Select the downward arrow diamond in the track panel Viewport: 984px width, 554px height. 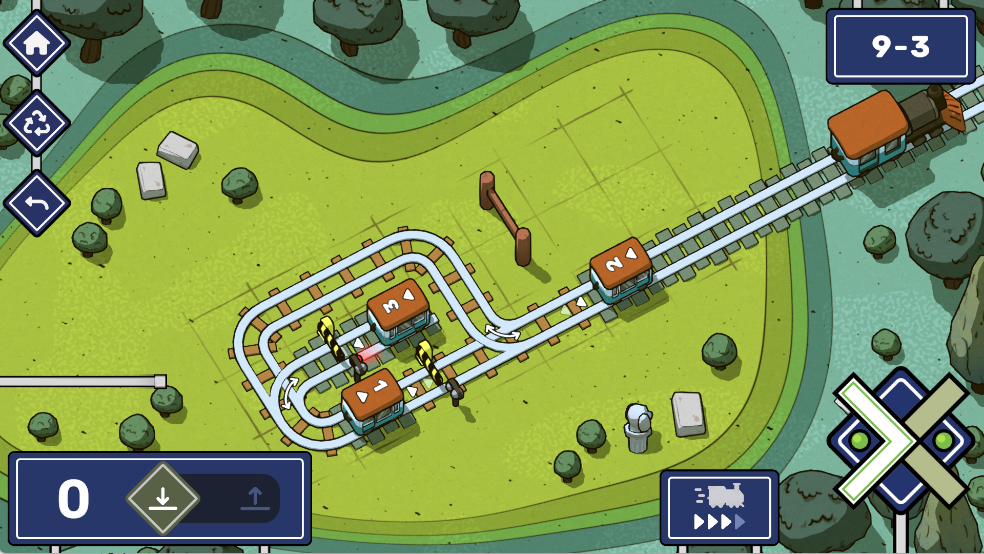point(163,498)
